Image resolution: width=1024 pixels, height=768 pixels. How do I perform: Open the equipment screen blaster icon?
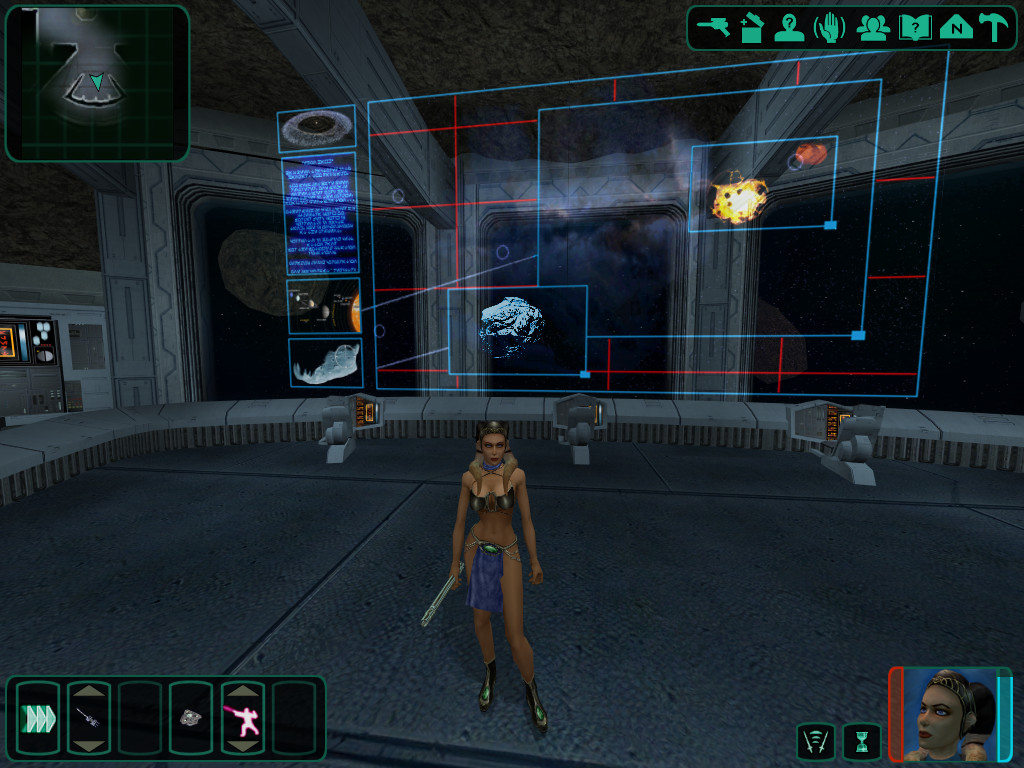[x=714, y=27]
